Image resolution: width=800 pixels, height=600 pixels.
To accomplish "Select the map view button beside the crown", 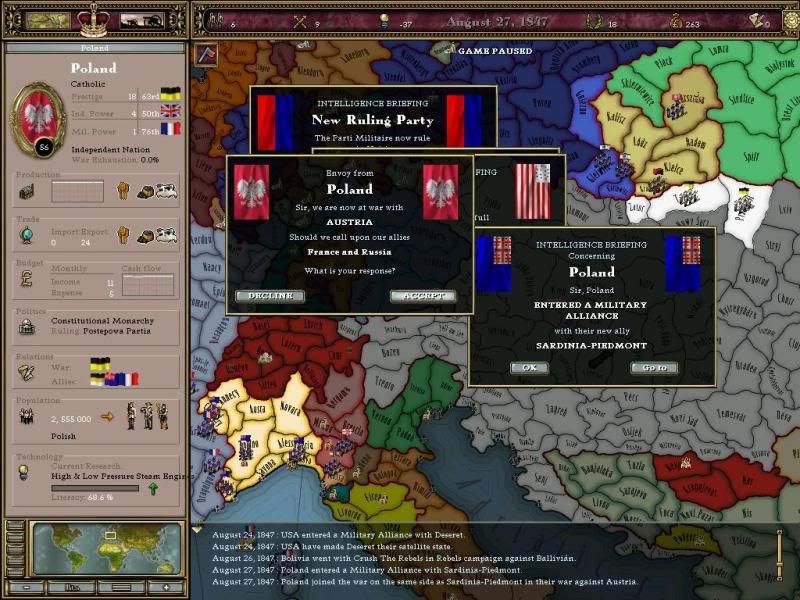I will 46,20.
